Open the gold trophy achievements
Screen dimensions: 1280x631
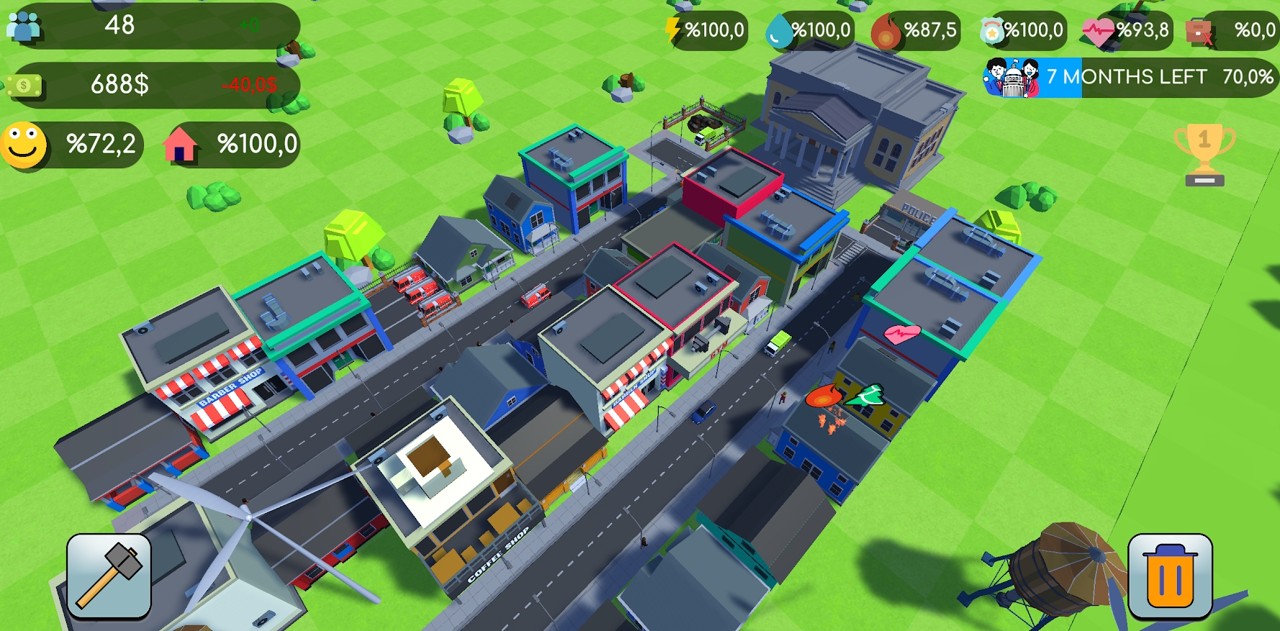(x=1204, y=154)
